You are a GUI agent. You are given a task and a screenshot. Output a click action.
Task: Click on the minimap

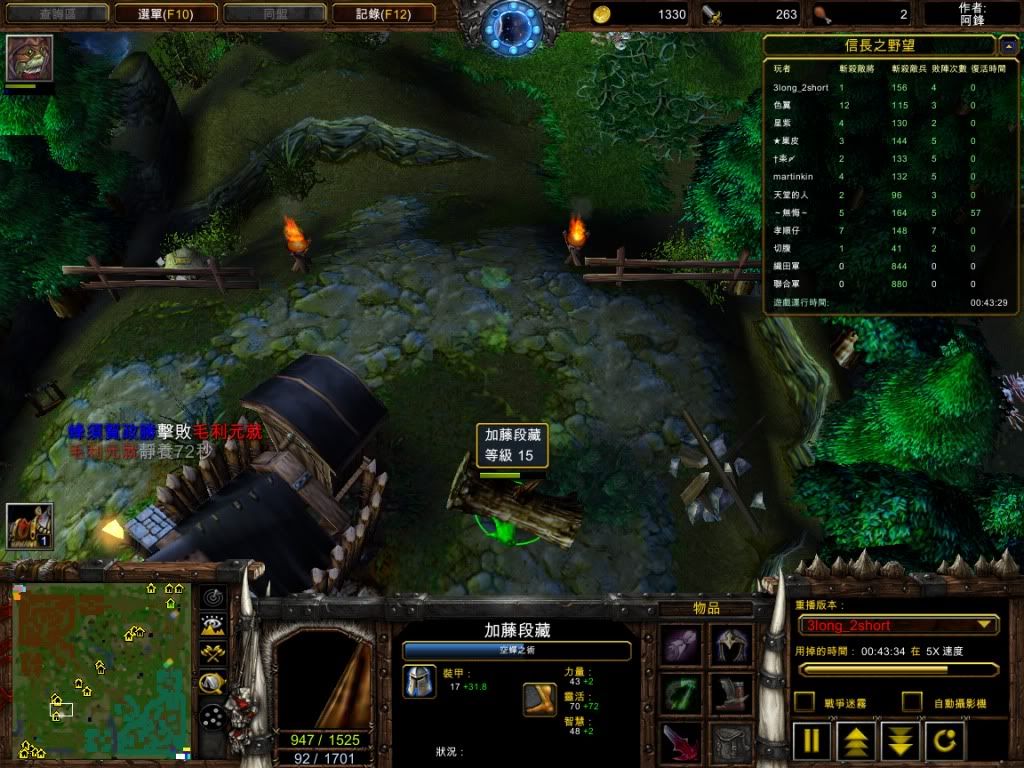click(100, 670)
